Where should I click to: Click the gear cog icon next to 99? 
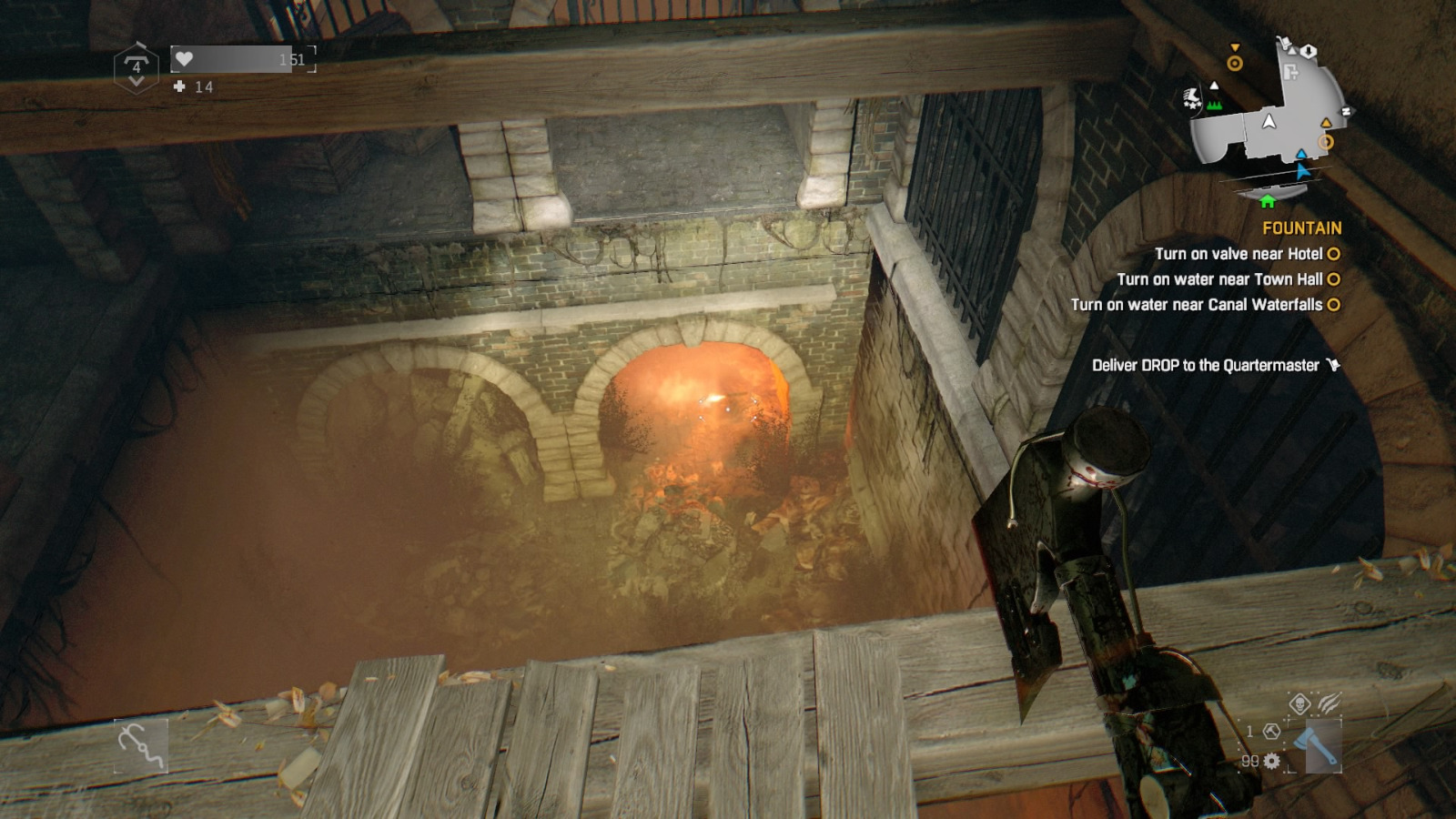tap(1271, 762)
